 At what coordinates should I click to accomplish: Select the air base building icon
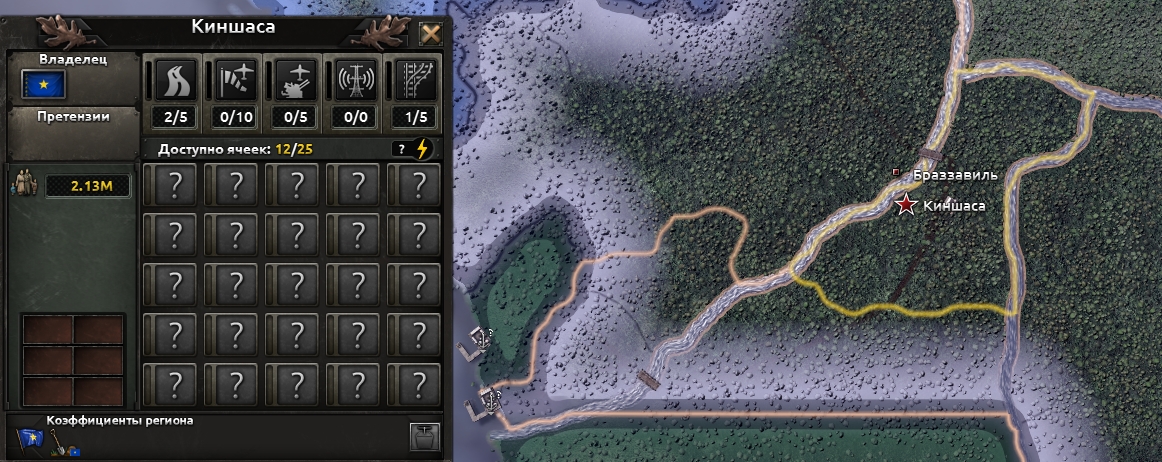236,79
